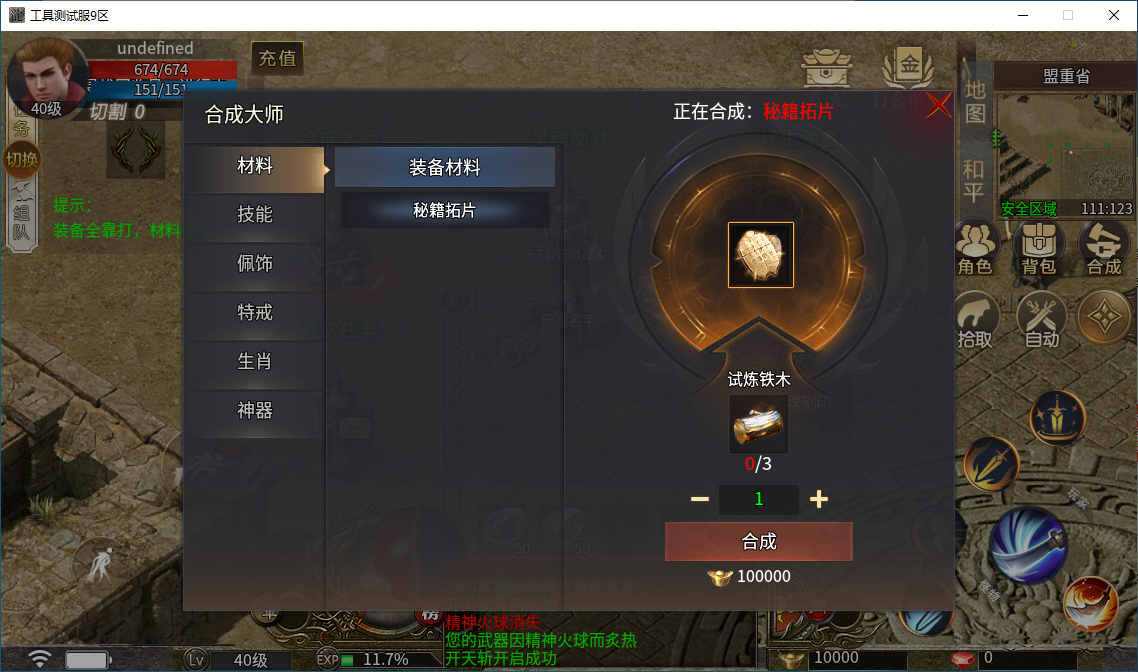This screenshot has width=1138, height=672.
Task: Close the game window
Action: coord(1113,15)
